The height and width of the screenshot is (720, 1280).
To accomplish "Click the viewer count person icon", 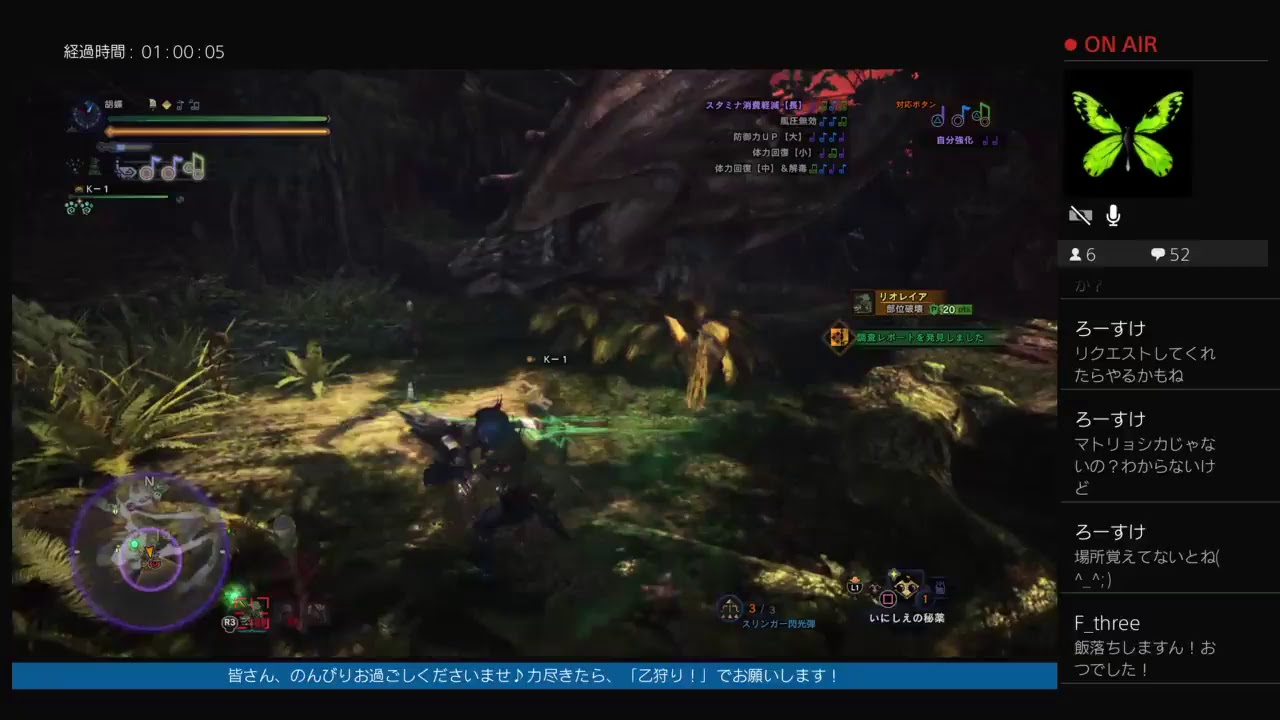I will (1073, 254).
